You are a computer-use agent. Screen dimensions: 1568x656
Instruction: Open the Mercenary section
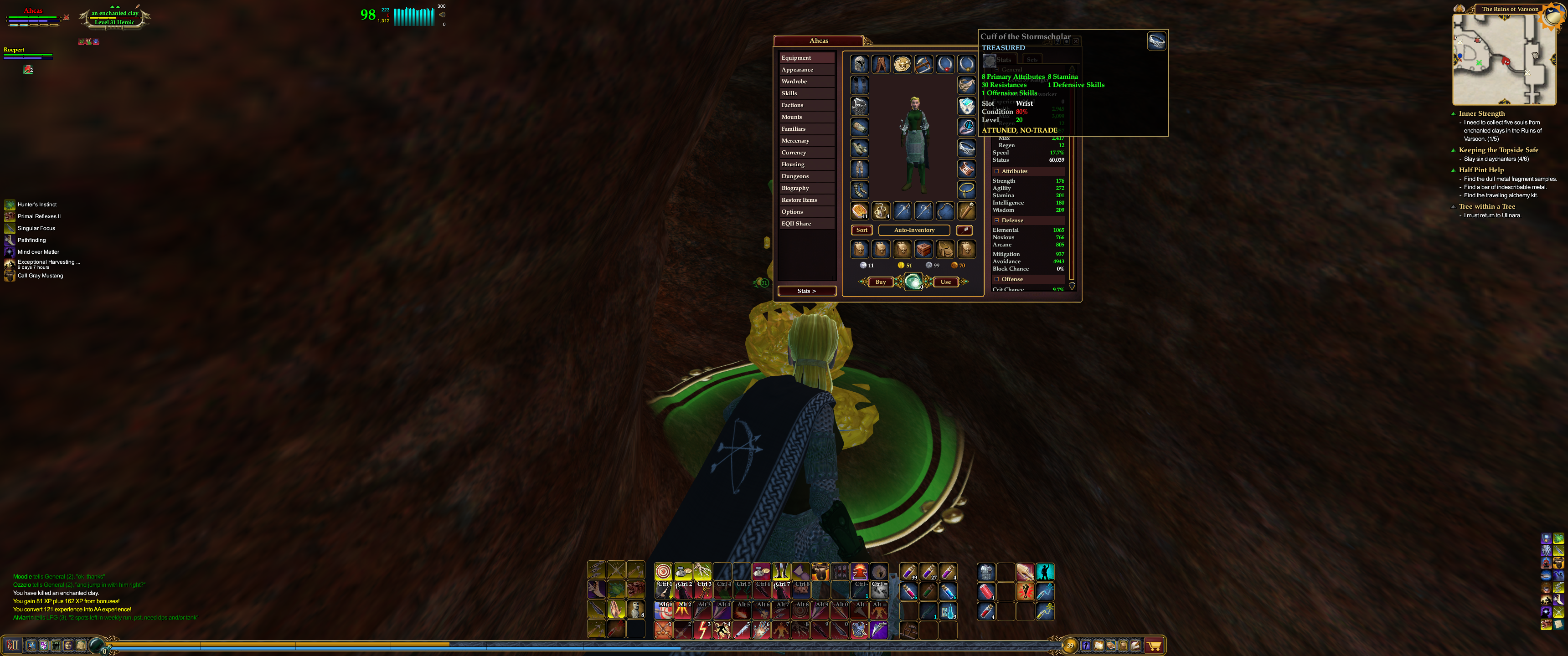tap(795, 141)
